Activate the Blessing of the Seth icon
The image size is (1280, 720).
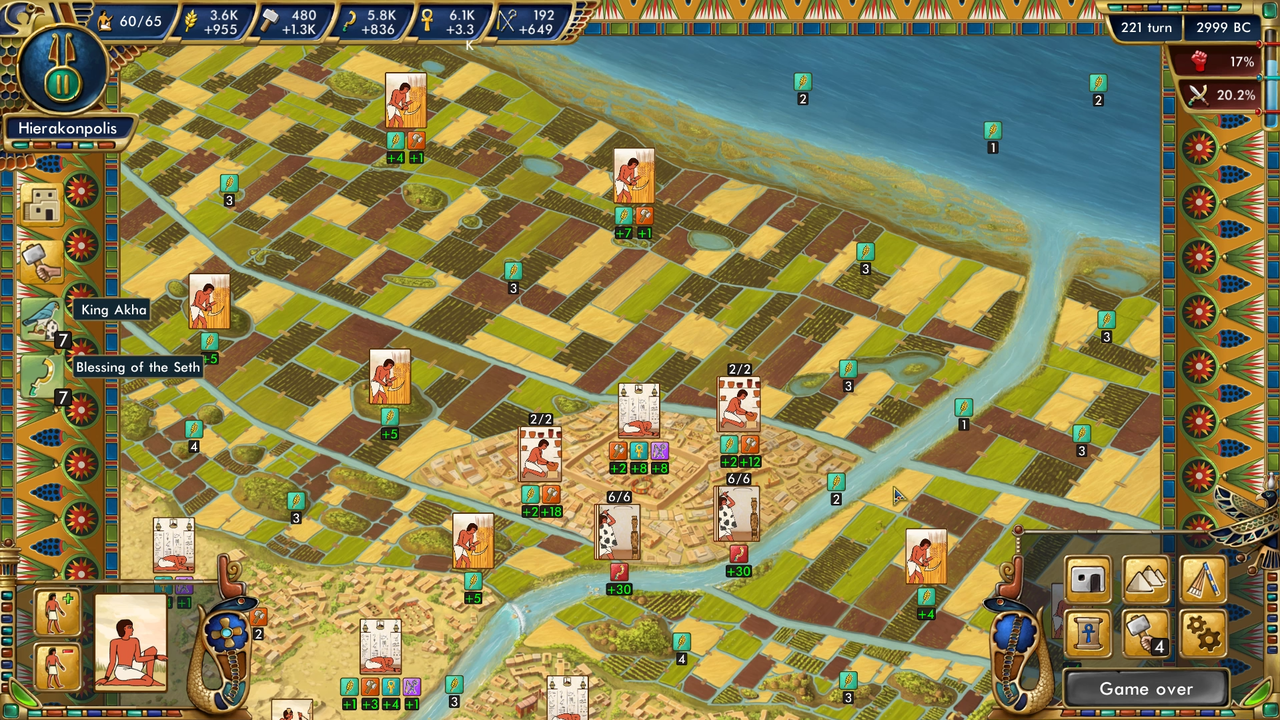[41, 377]
